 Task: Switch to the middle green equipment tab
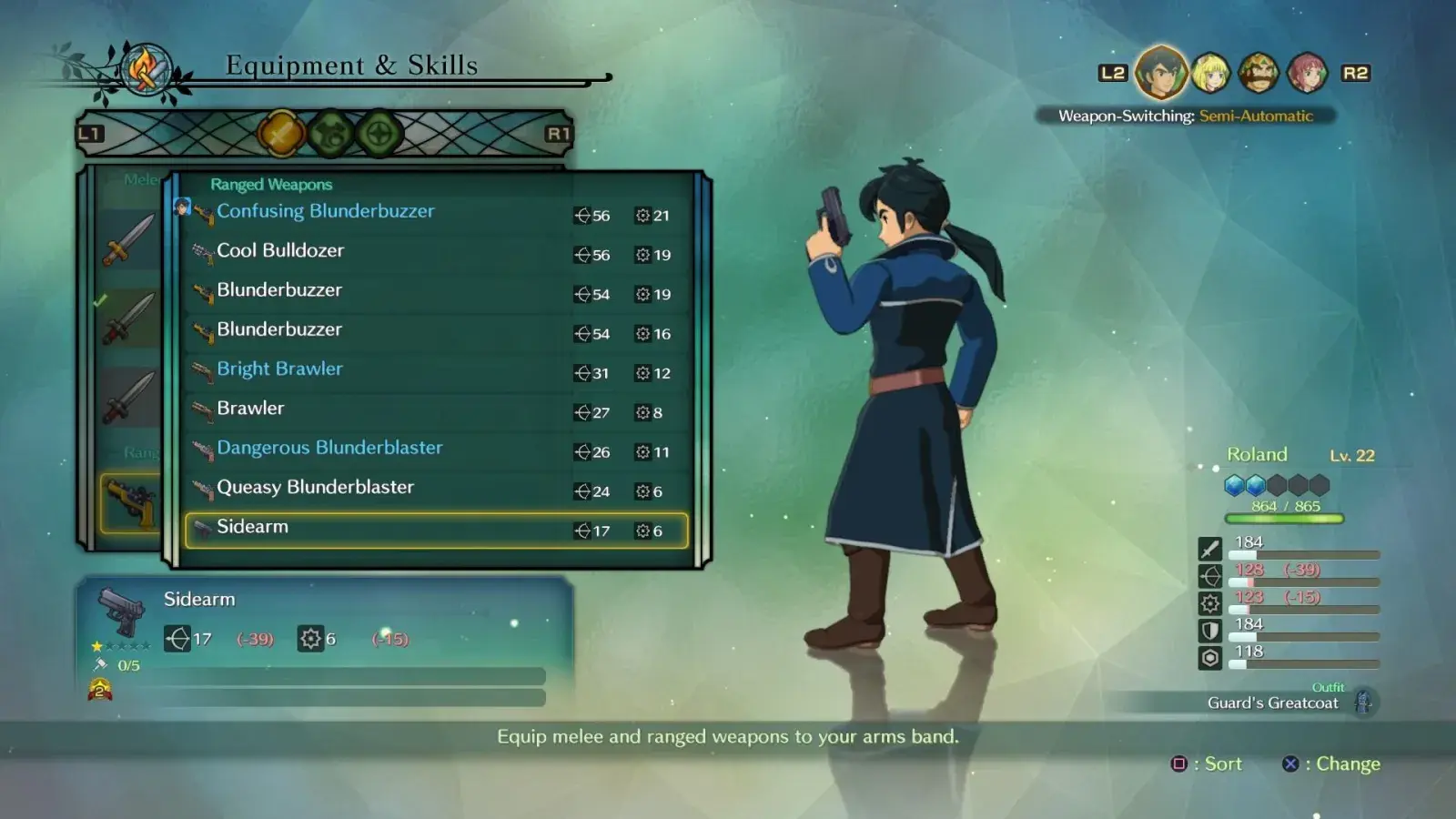[x=331, y=135]
